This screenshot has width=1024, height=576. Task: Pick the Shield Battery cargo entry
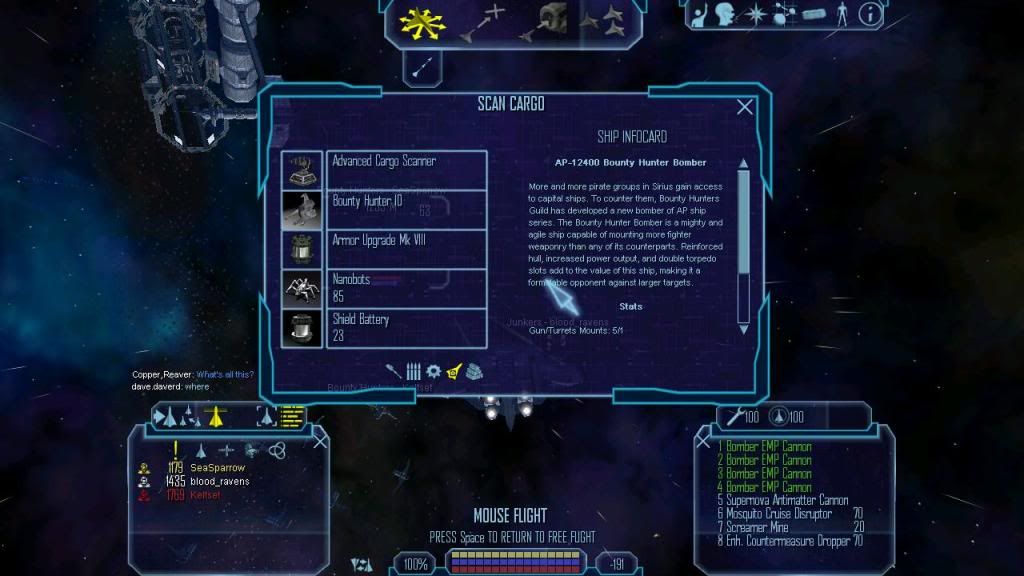(406, 327)
